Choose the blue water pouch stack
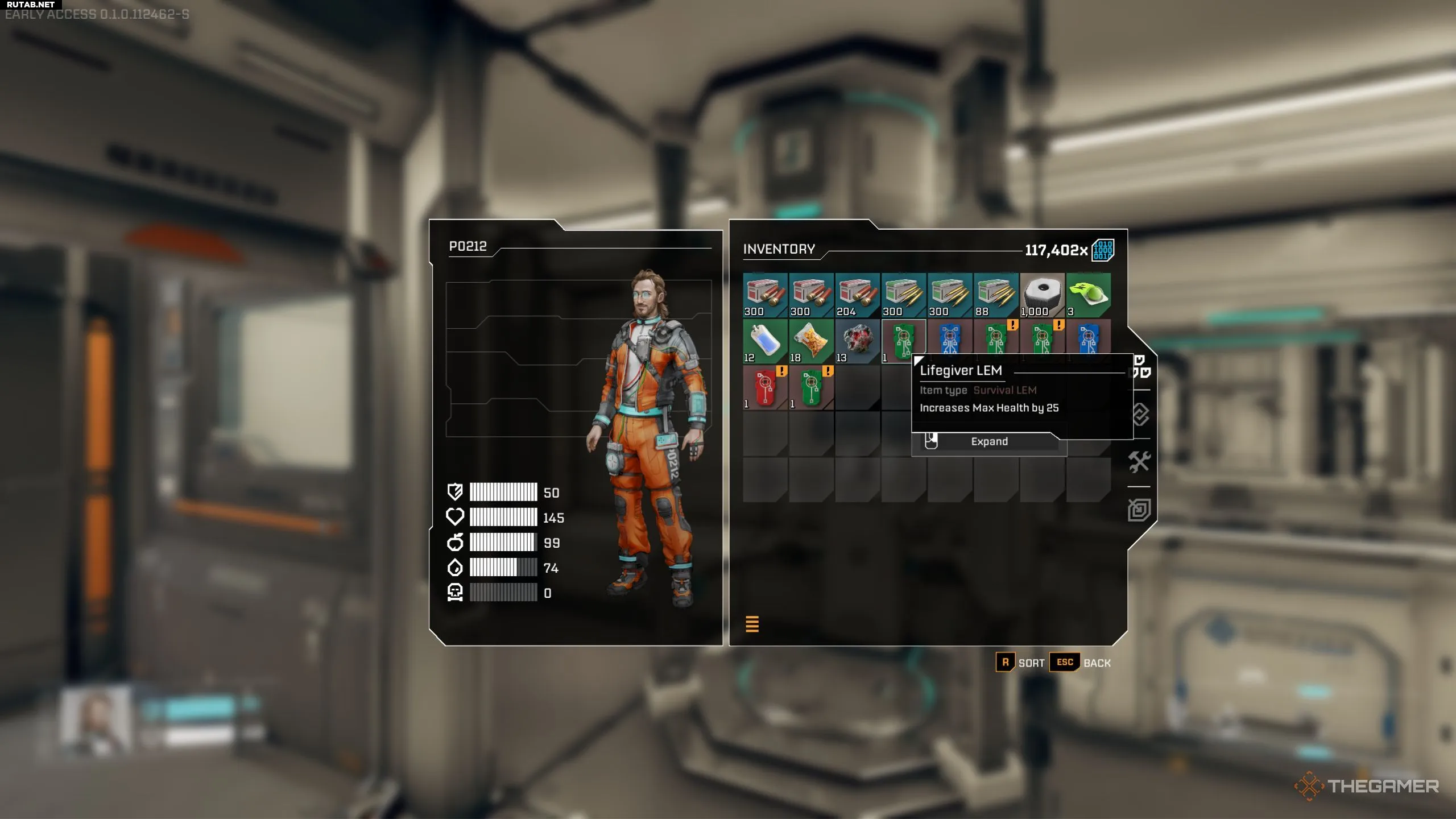1456x819 pixels. tap(765, 341)
